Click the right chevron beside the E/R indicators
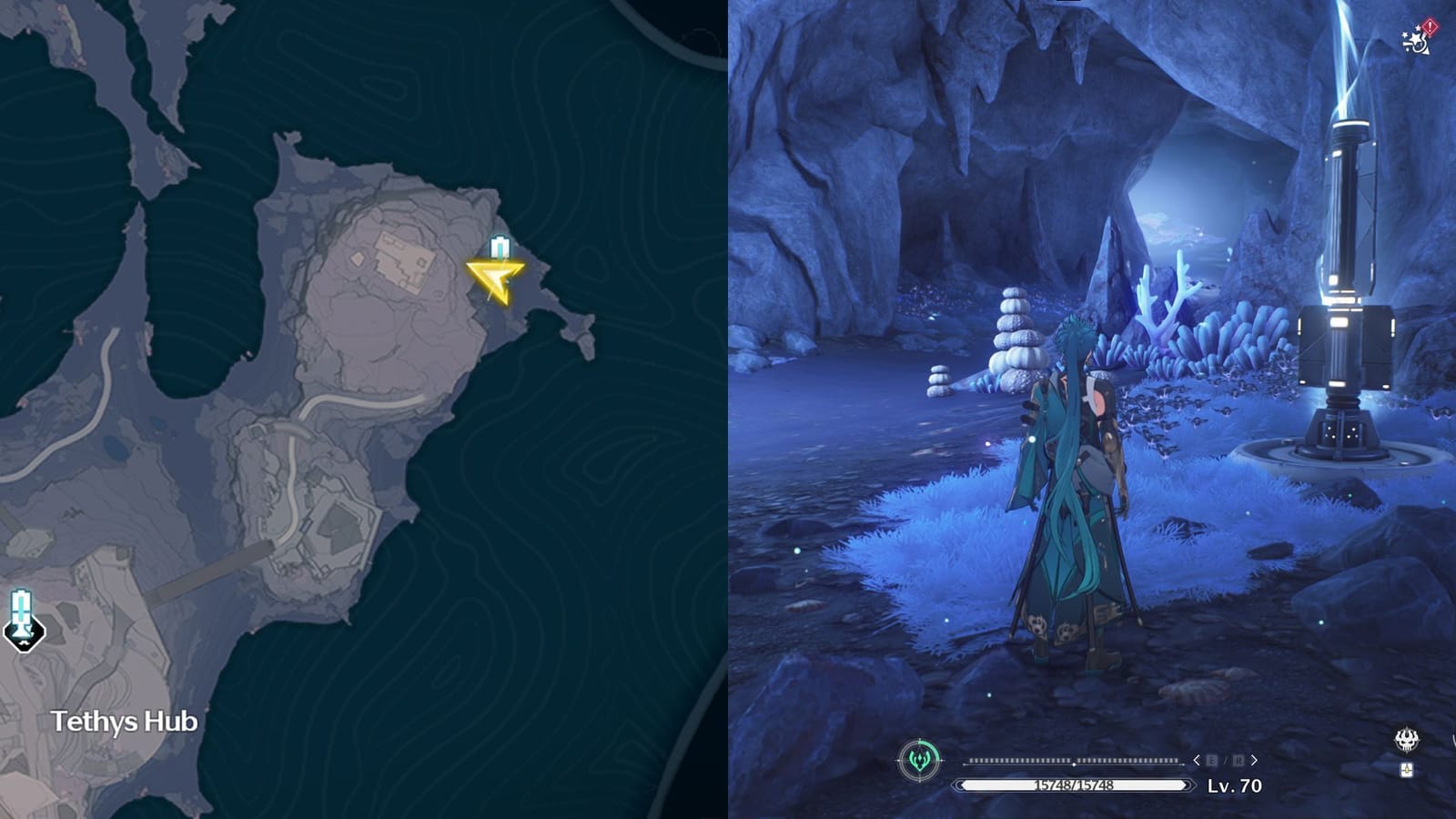This screenshot has height=819, width=1456. pyautogui.click(x=1254, y=760)
